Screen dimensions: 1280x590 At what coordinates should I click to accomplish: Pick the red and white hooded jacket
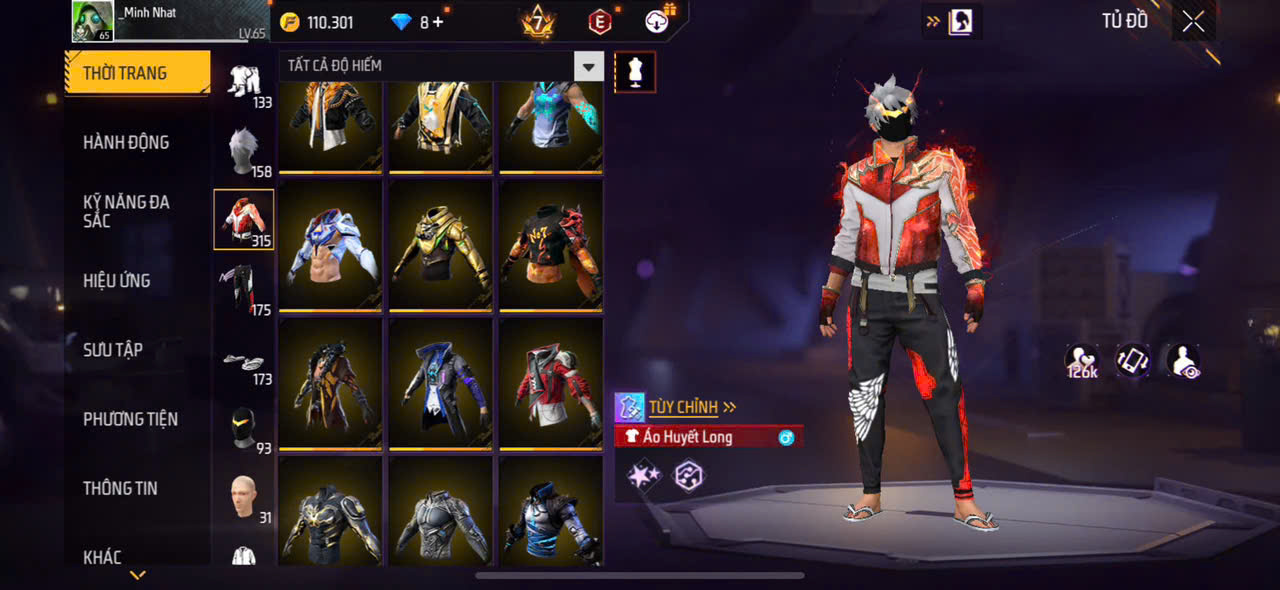click(550, 383)
